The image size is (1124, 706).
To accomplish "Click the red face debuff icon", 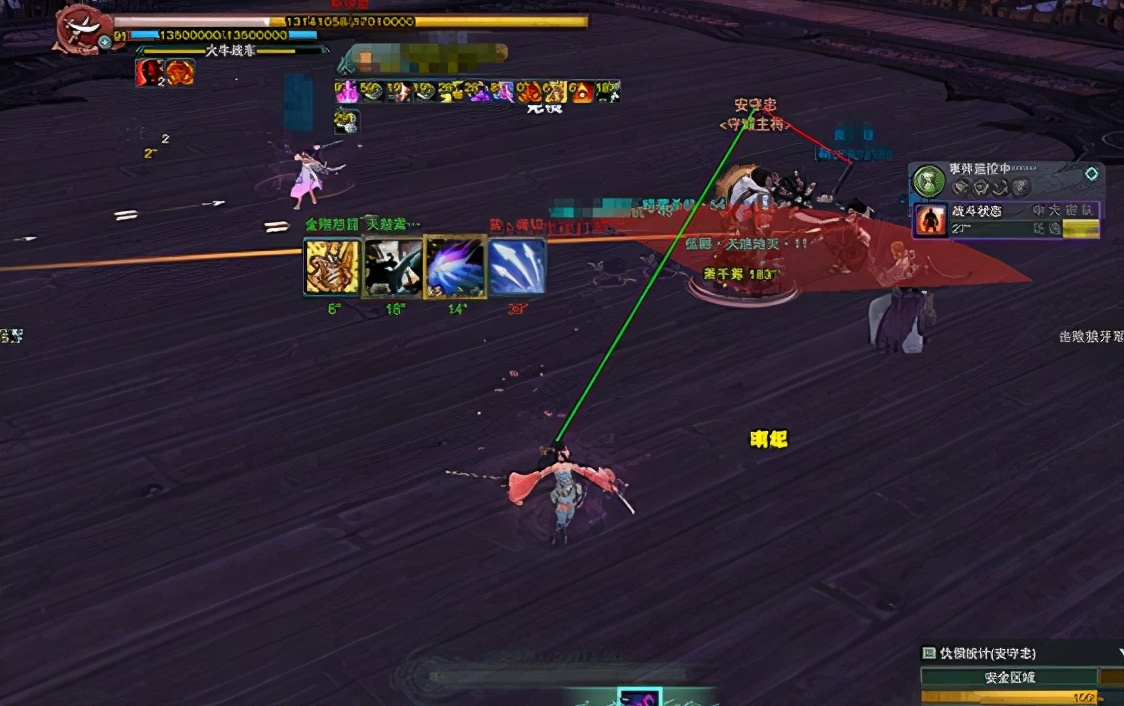I will (151, 72).
